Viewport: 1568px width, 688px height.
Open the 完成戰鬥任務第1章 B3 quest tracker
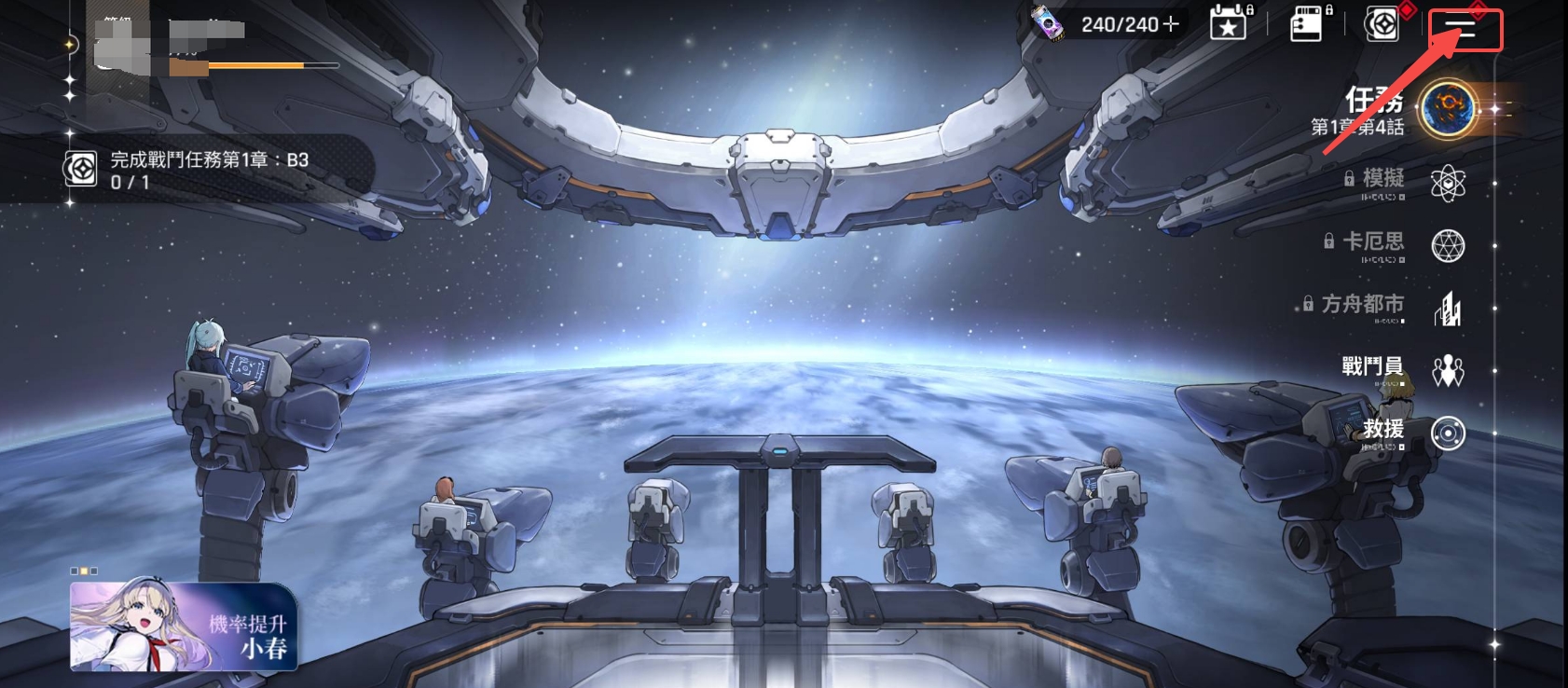(x=210, y=171)
